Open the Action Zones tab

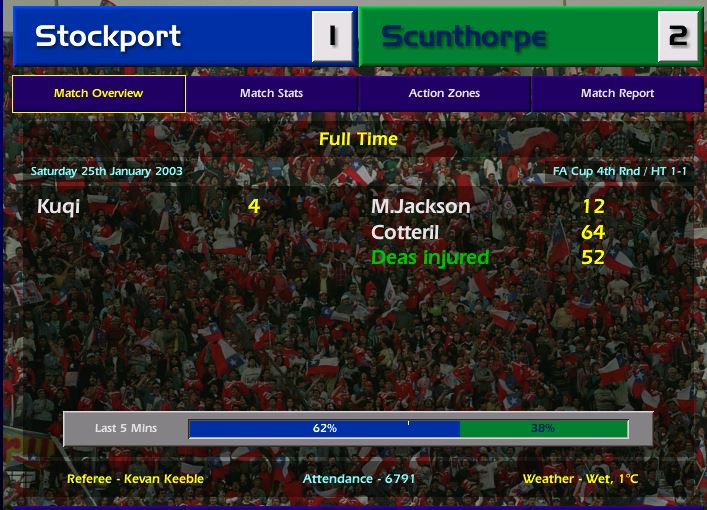pos(444,93)
